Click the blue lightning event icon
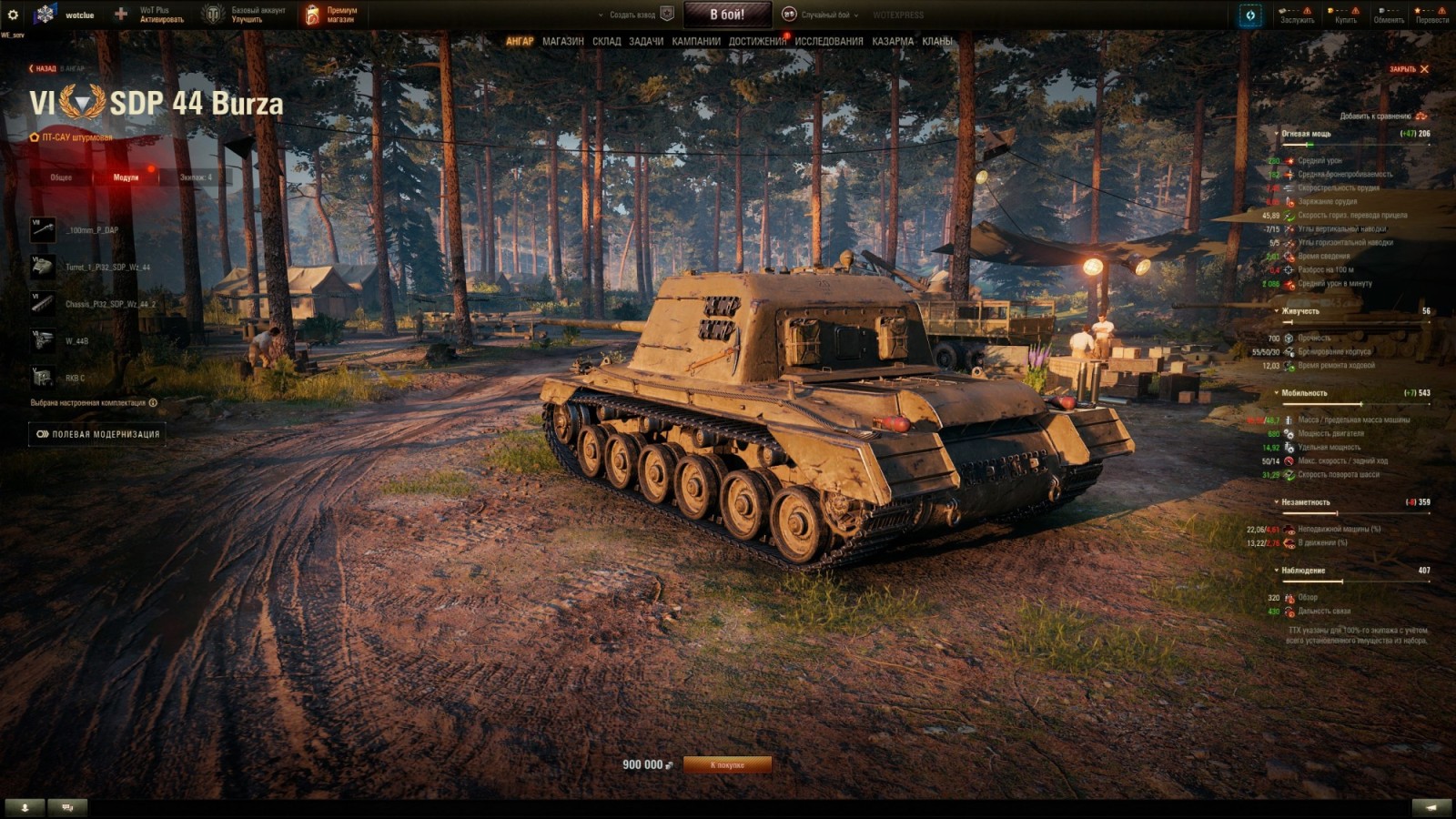This screenshot has width=1456, height=819. tap(1249, 14)
